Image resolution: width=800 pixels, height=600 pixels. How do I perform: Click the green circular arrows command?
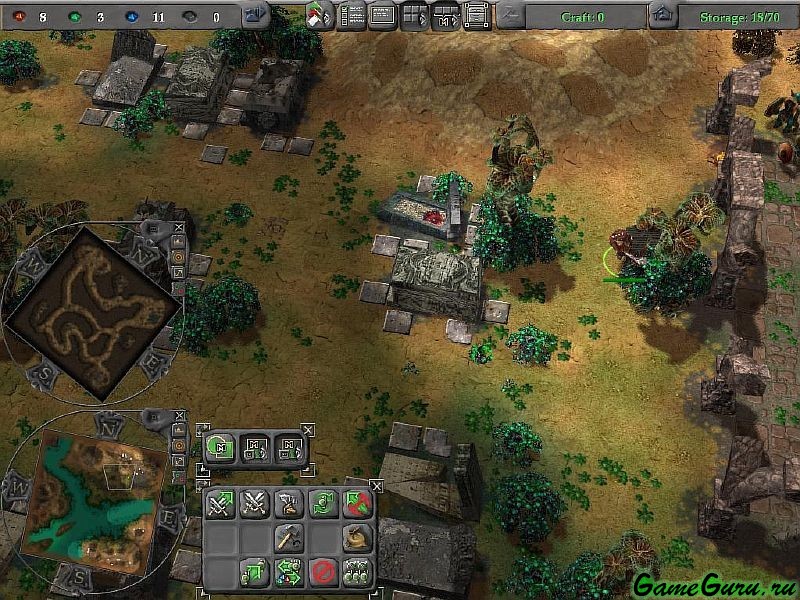coord(323,504)
